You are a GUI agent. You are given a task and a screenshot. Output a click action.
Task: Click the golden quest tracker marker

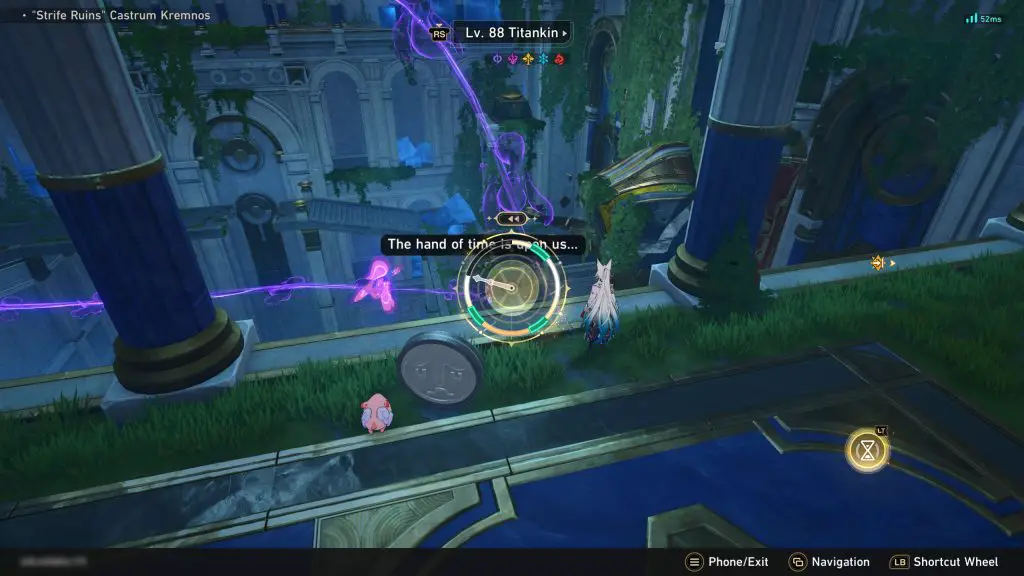tap(879, 263)
